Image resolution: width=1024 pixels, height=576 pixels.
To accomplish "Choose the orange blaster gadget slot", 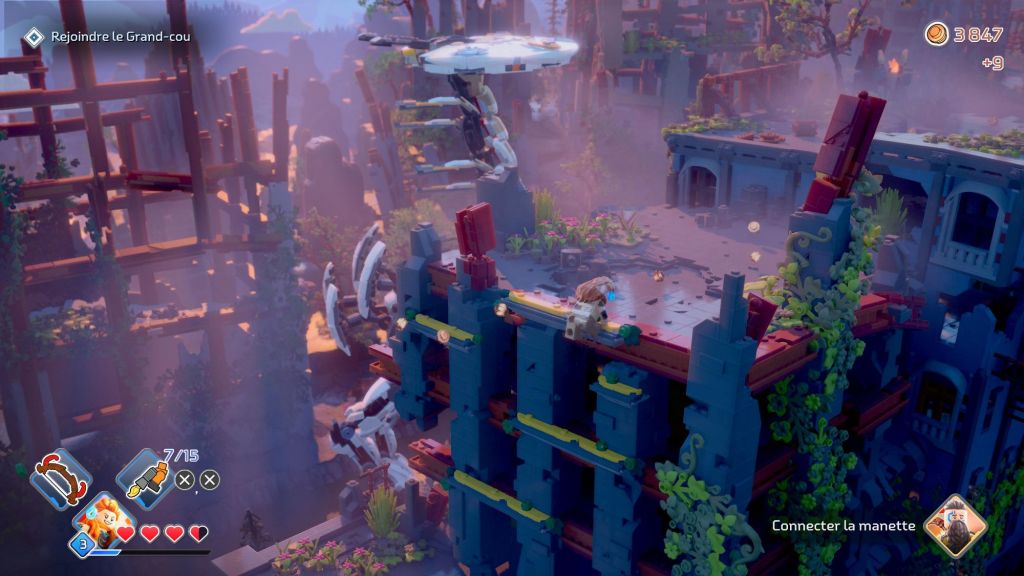I will pos(146,477).
